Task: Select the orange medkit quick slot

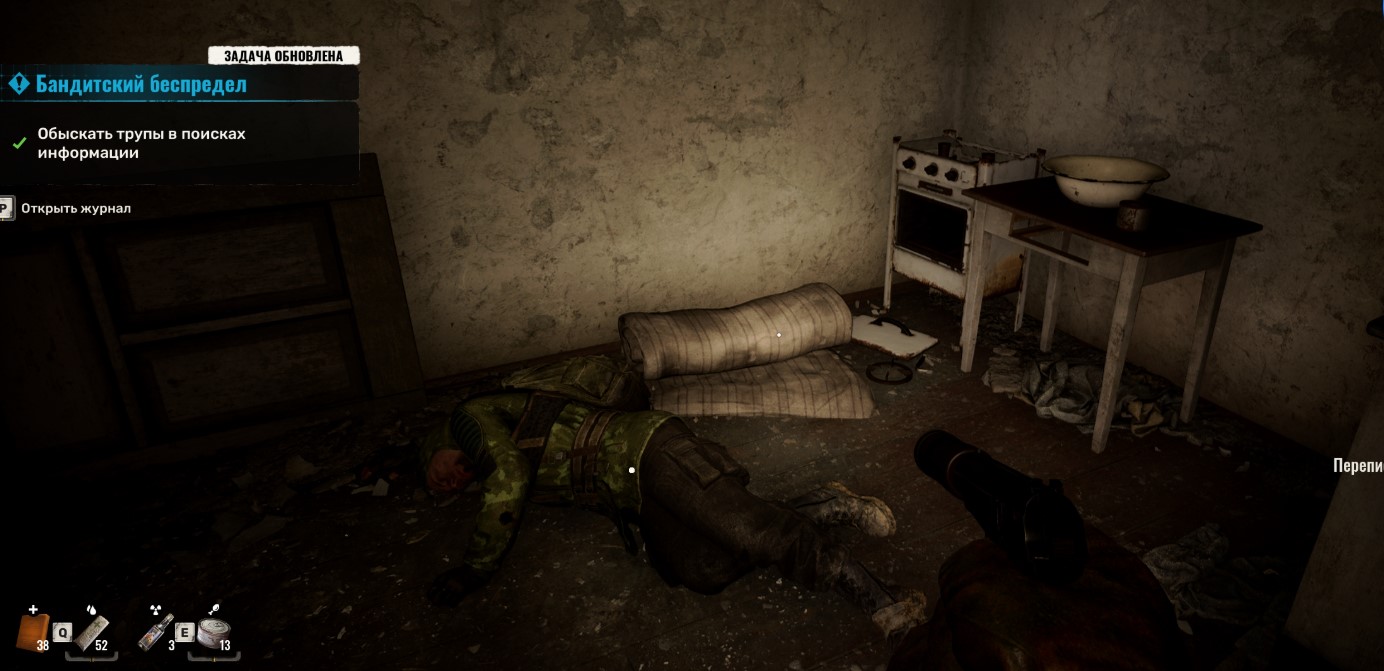Action: click(34, 632)
